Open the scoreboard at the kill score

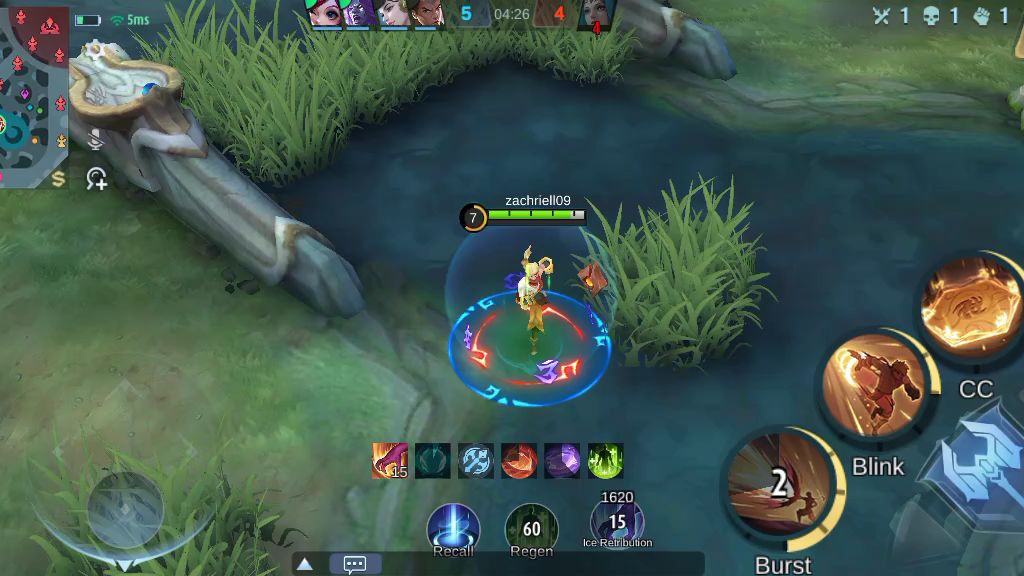click(511, 14)
